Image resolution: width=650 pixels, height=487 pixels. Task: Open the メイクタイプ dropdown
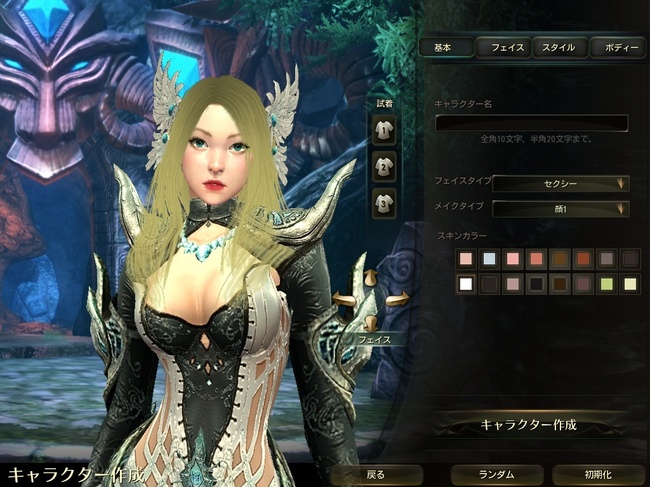560,208
